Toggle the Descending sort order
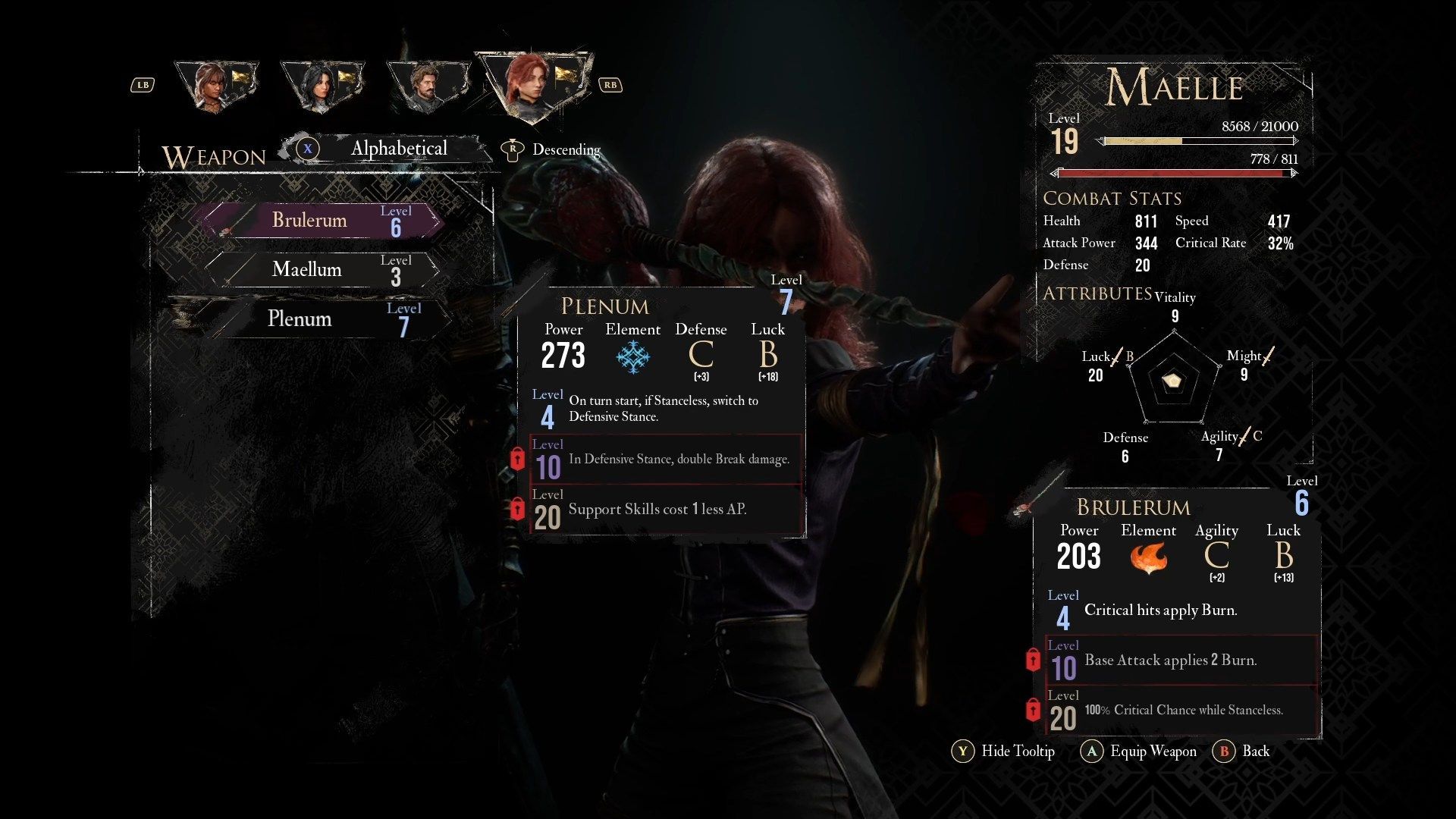 554,149
